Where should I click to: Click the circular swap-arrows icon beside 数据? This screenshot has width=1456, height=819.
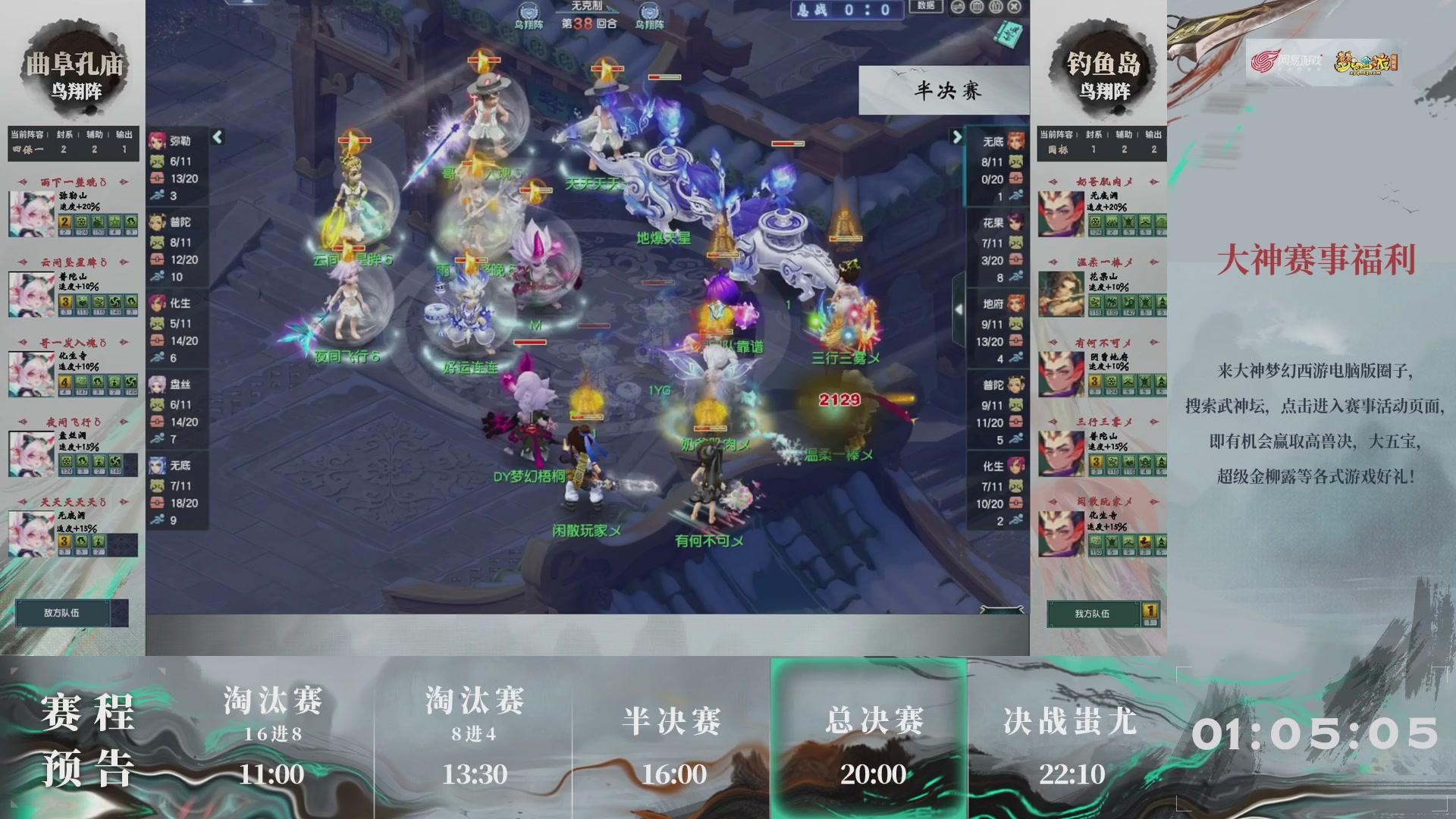(958, 8)
